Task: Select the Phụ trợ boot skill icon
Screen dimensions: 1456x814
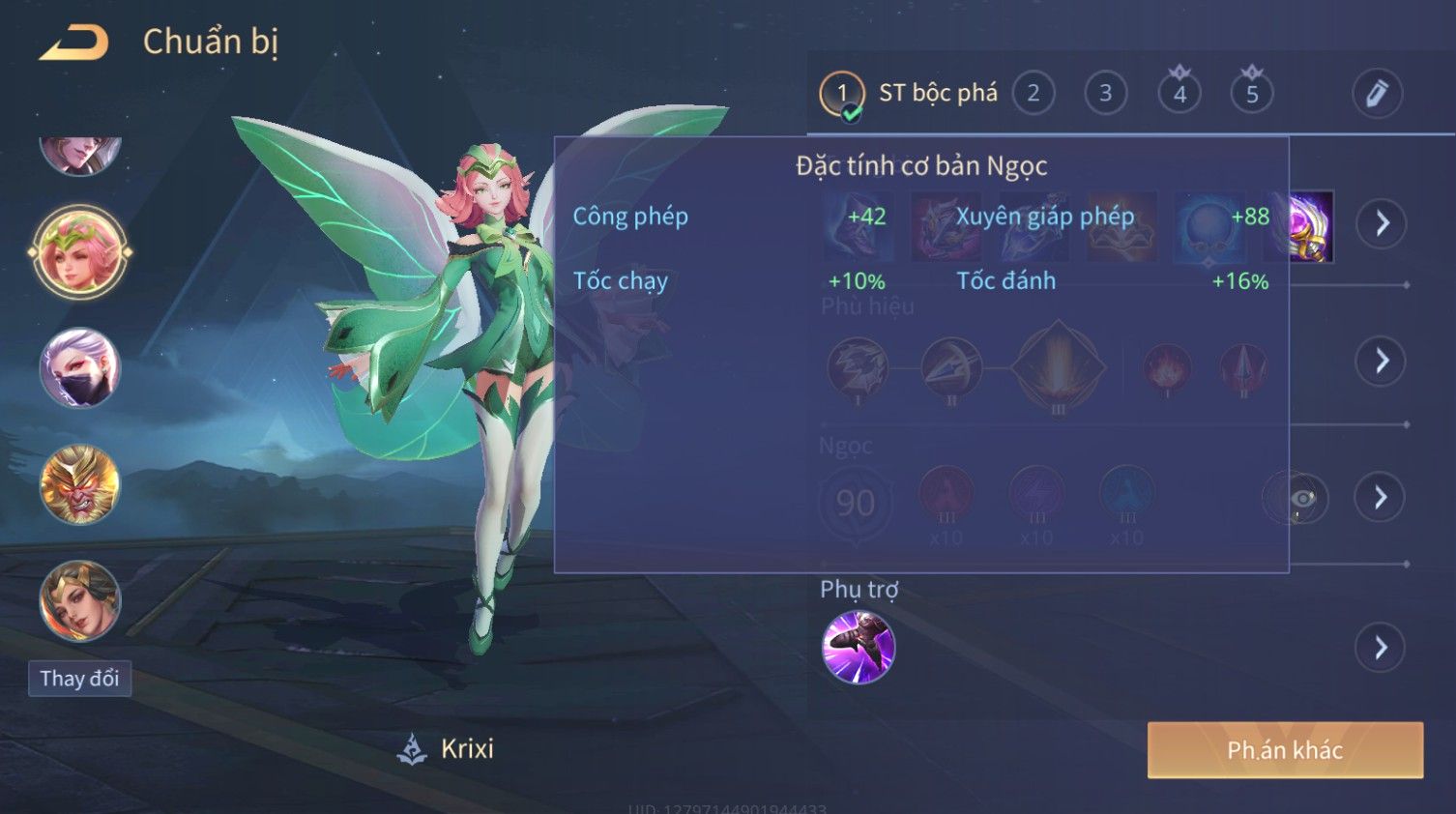Action: point(858,647)
